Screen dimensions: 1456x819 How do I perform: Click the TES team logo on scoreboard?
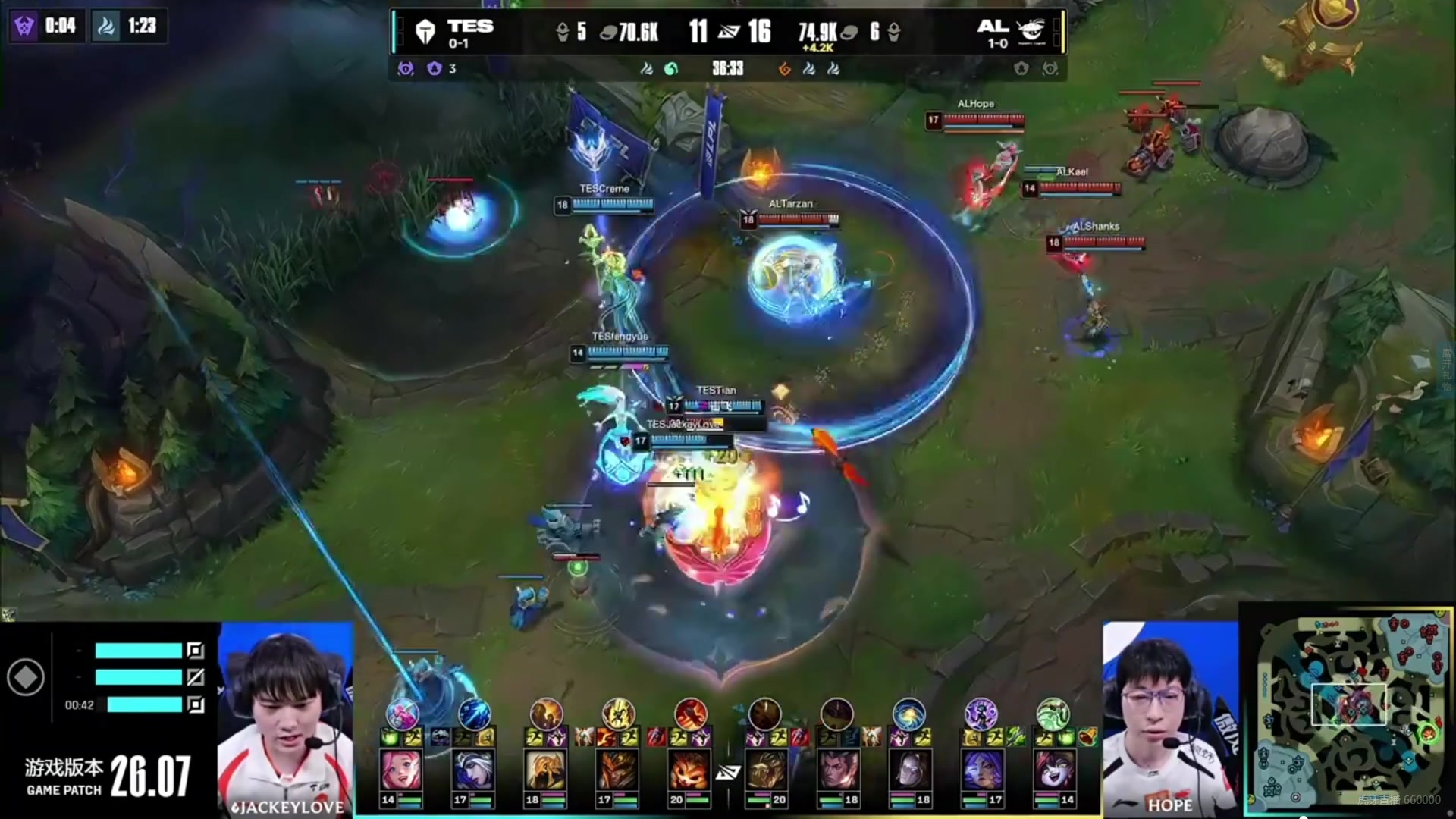pyautogui.click(x=425, y=32)
